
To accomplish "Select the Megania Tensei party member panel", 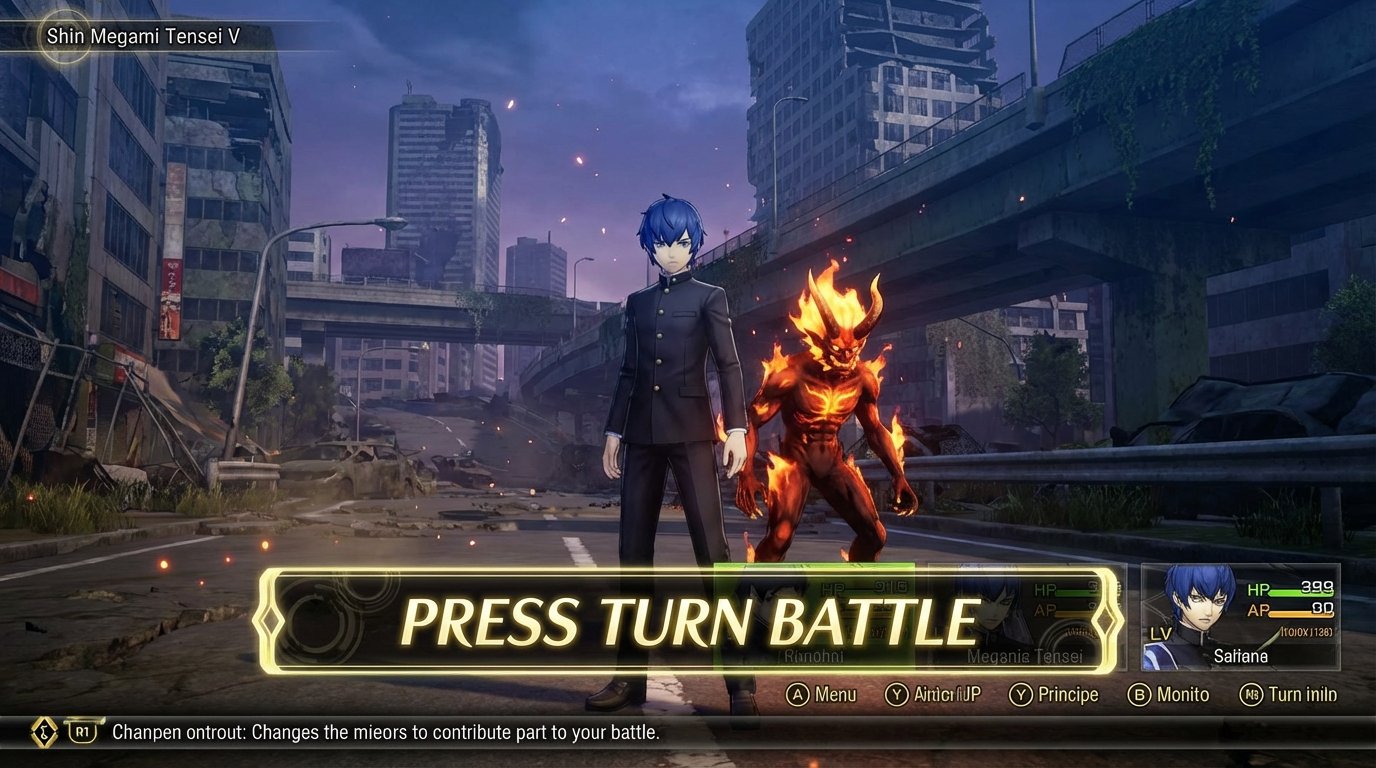I will (x=1025, y=615).
